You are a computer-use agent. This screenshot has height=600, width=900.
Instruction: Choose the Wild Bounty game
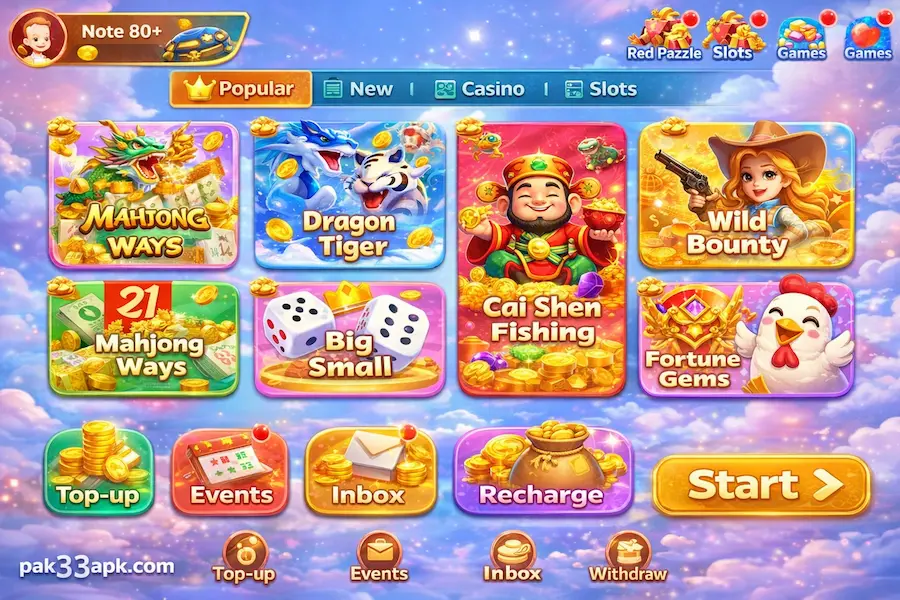(746, 195)
